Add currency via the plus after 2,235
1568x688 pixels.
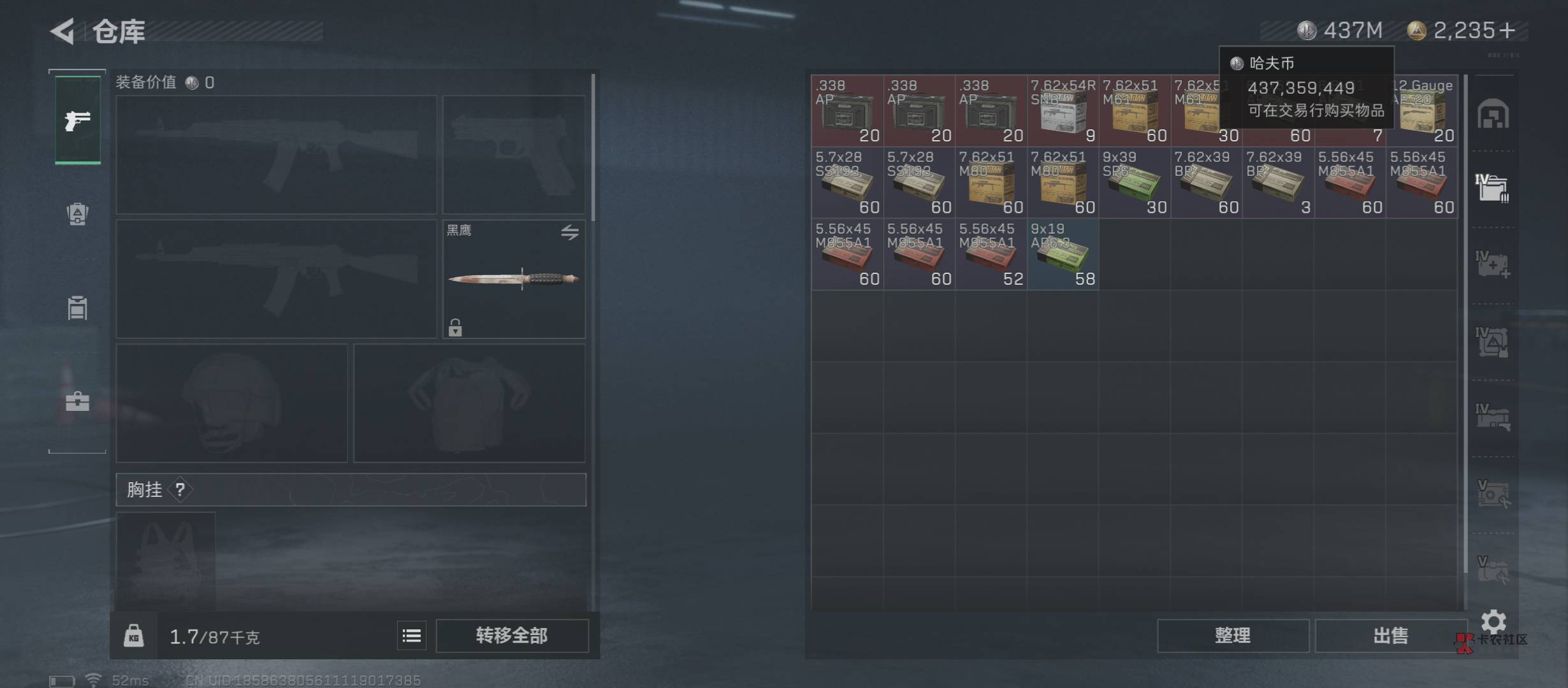1507,31
